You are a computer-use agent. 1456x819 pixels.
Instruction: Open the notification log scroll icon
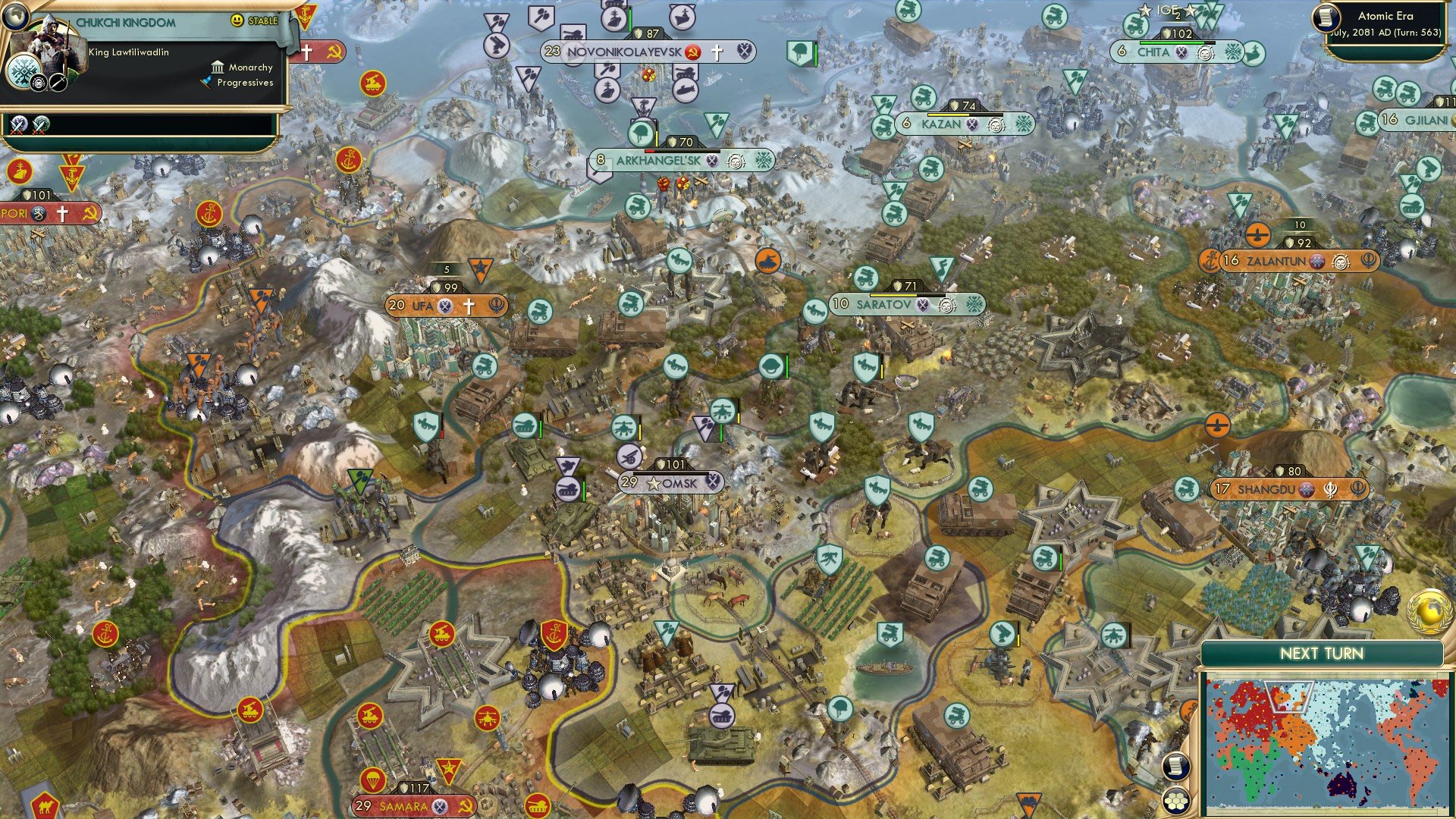(x=1175, y=767)
